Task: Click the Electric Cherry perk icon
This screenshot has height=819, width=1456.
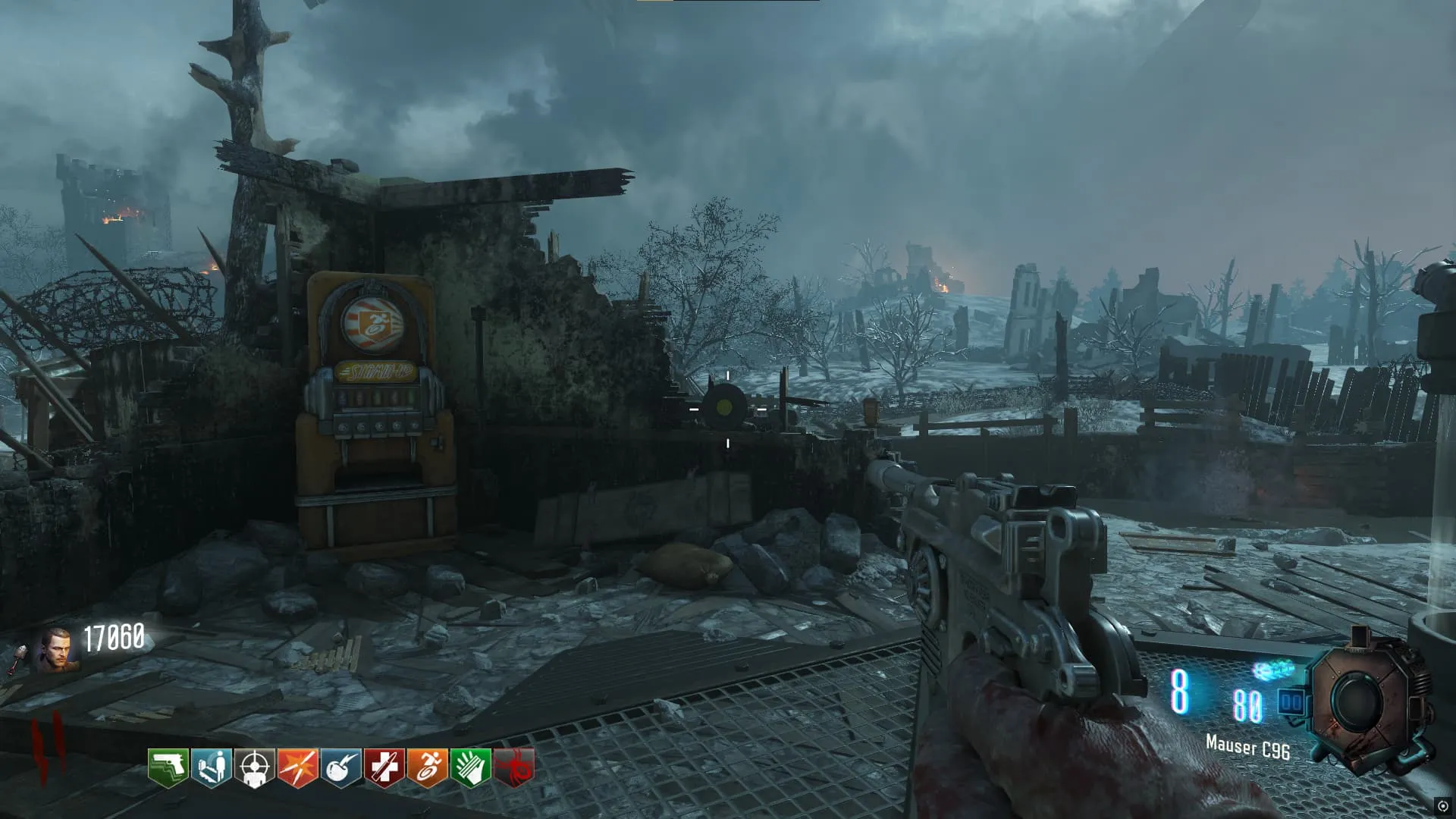Action: click(340, 767)
